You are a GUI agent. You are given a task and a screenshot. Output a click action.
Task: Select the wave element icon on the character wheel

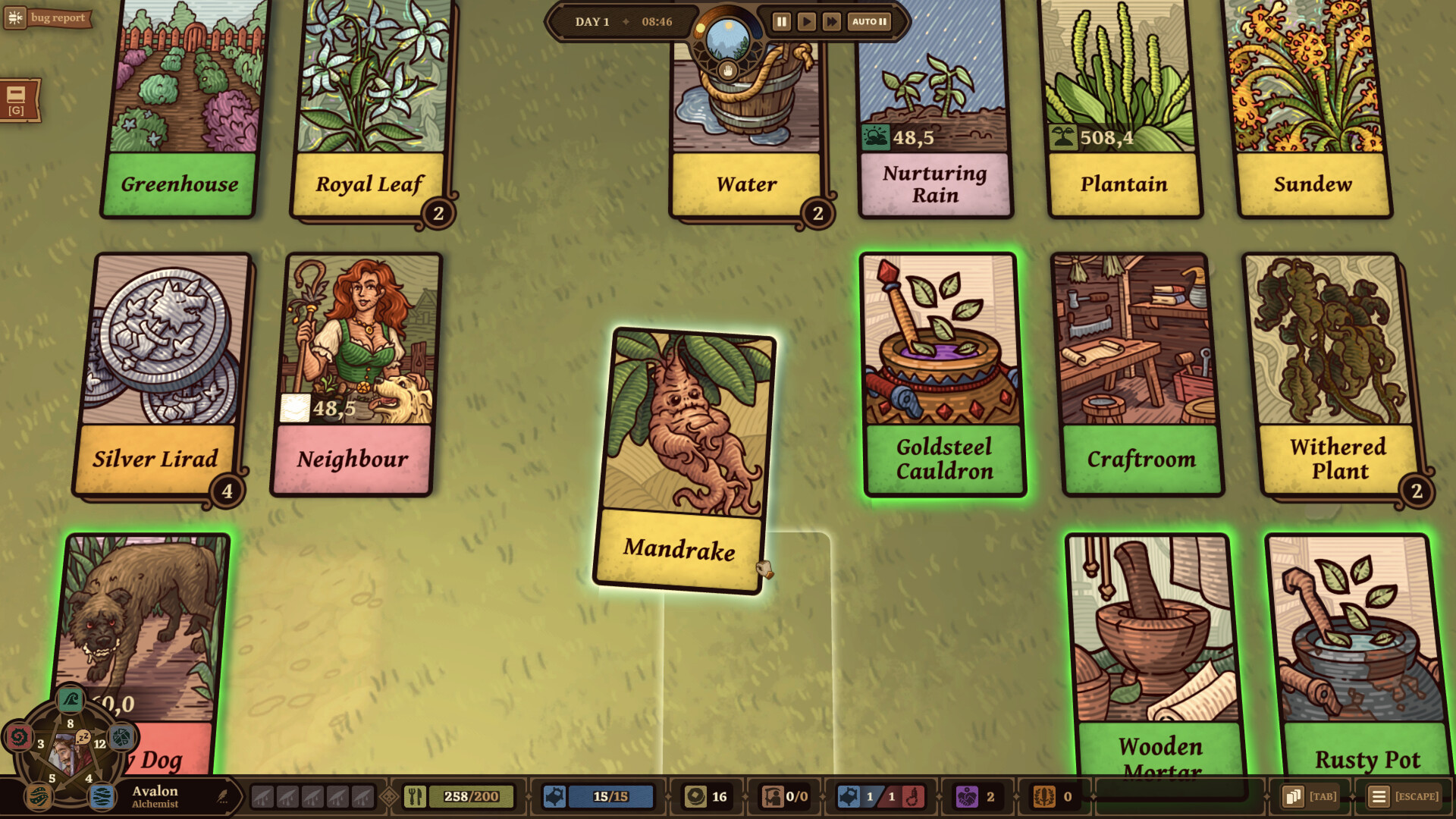coord(70,700)
